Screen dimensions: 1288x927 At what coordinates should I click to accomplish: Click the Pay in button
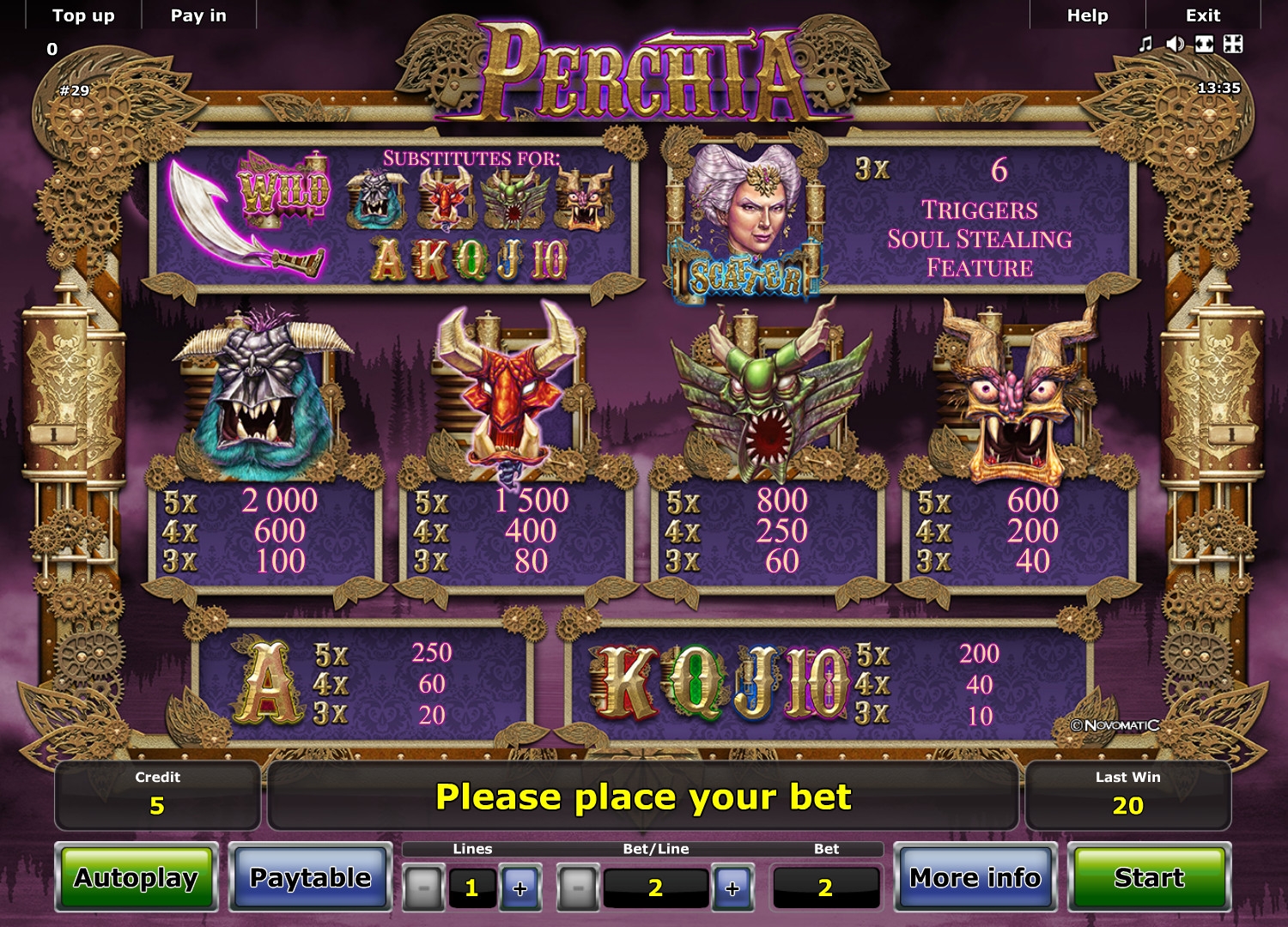(198, 15)
